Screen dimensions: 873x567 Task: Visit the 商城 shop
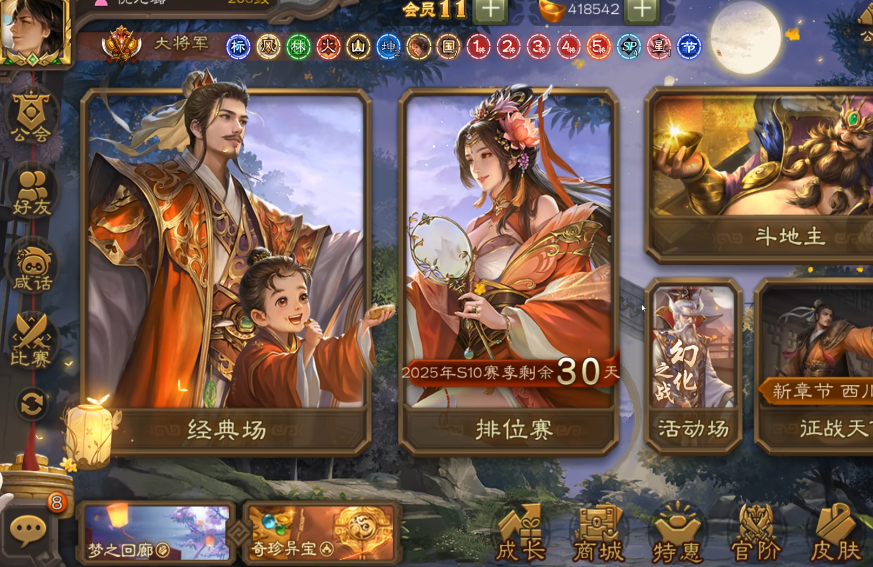[x=598, y=533]
